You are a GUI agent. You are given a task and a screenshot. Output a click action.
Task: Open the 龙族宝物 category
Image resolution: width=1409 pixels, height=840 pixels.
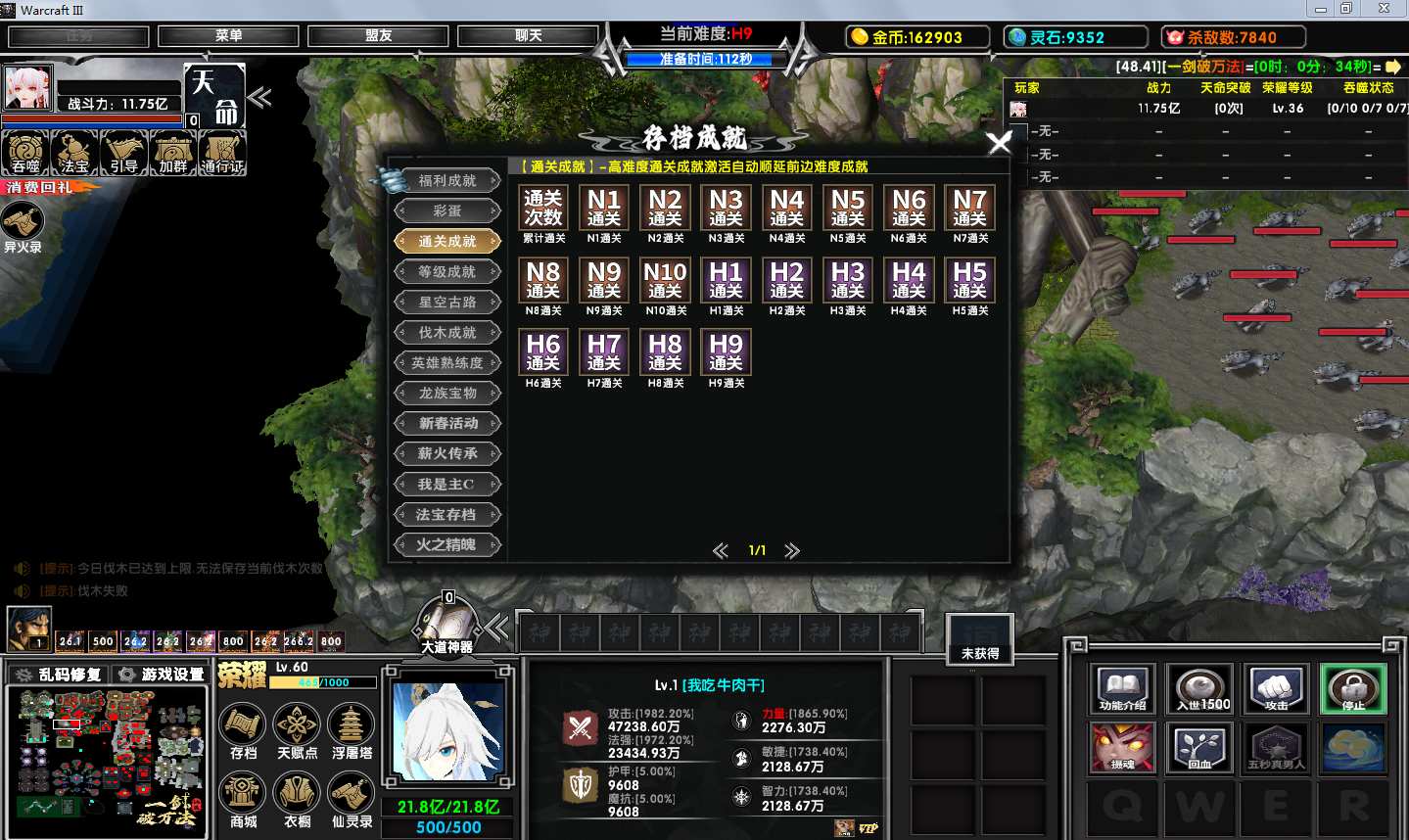coord(447,394)
